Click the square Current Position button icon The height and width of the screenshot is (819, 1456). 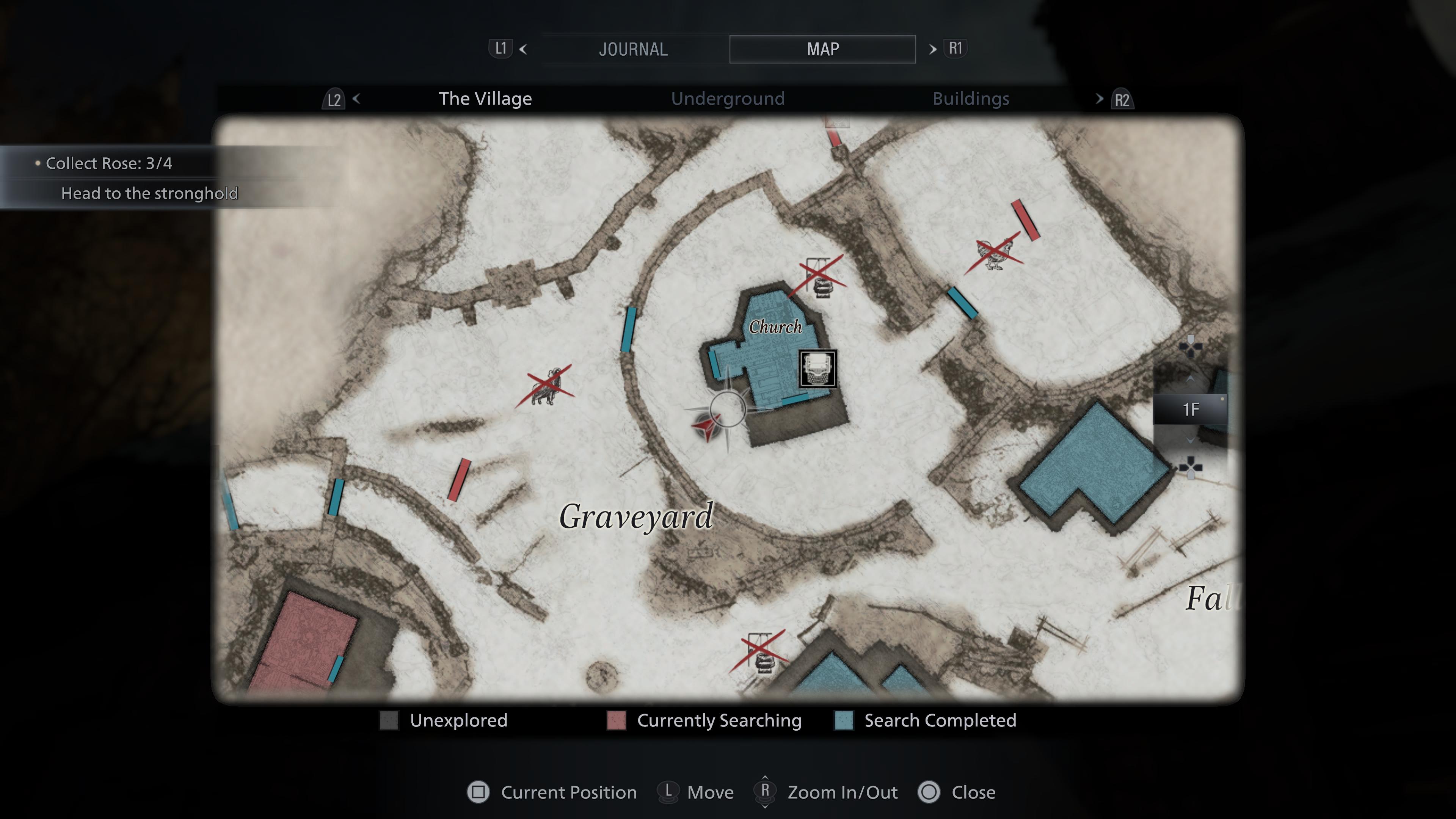coord(479,792)
